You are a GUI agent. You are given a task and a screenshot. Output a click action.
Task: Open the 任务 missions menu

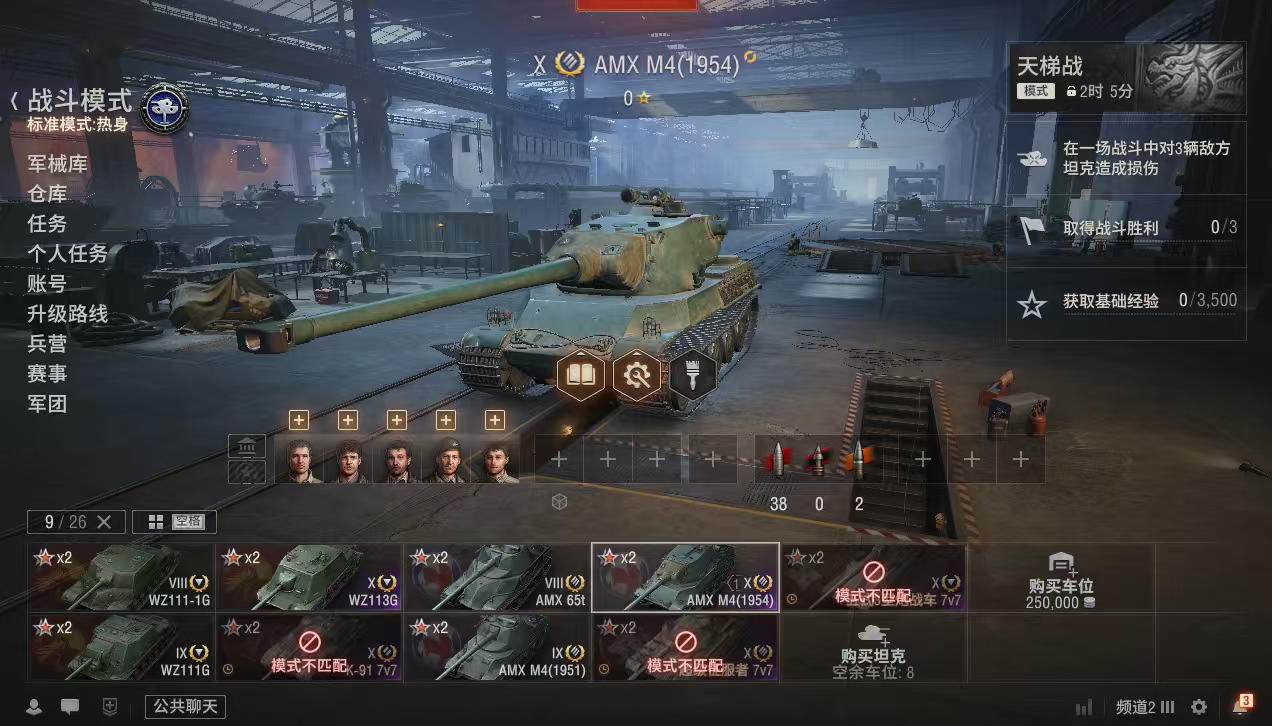(x=47, y=224)
